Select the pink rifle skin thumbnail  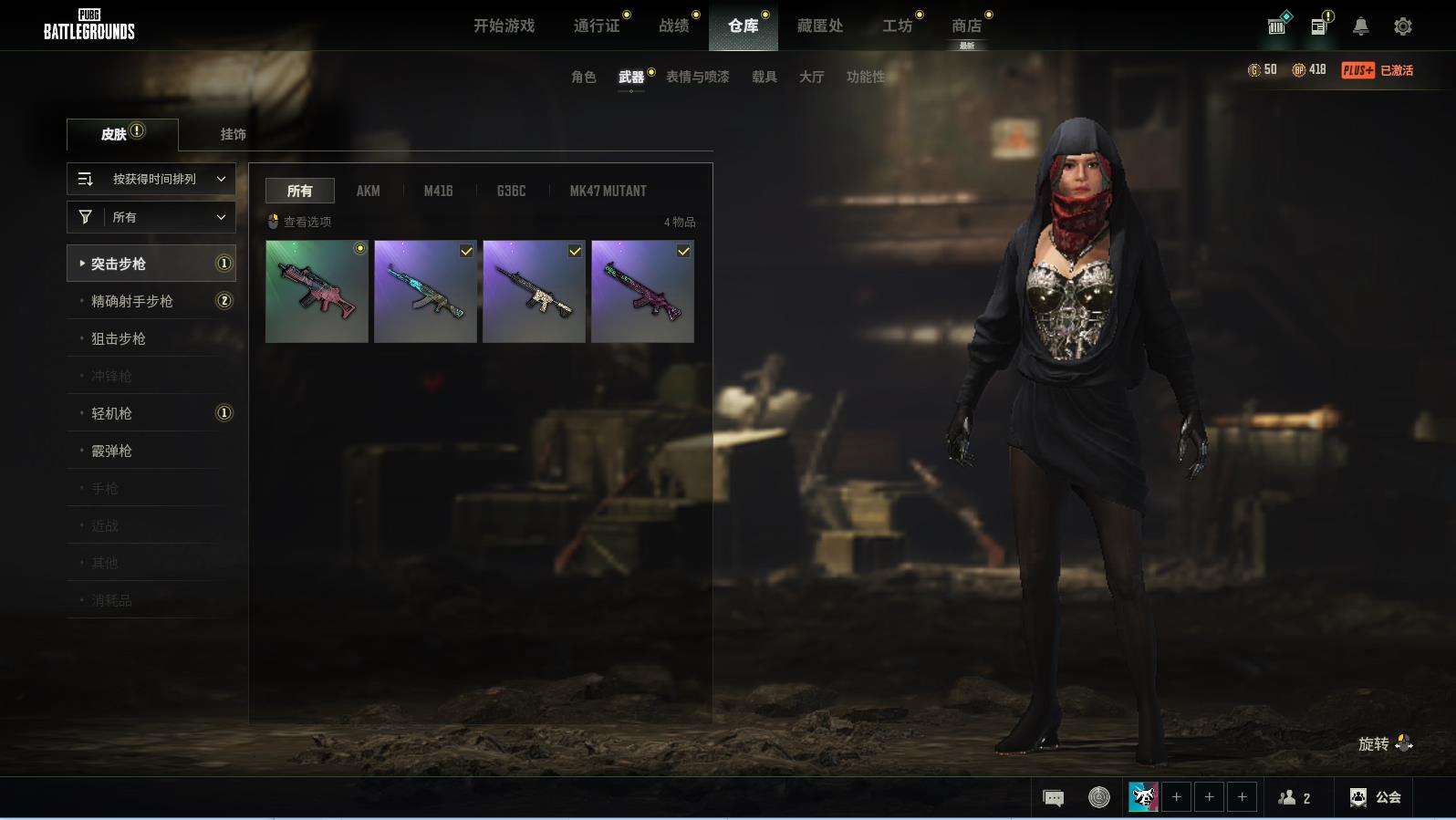317,292
